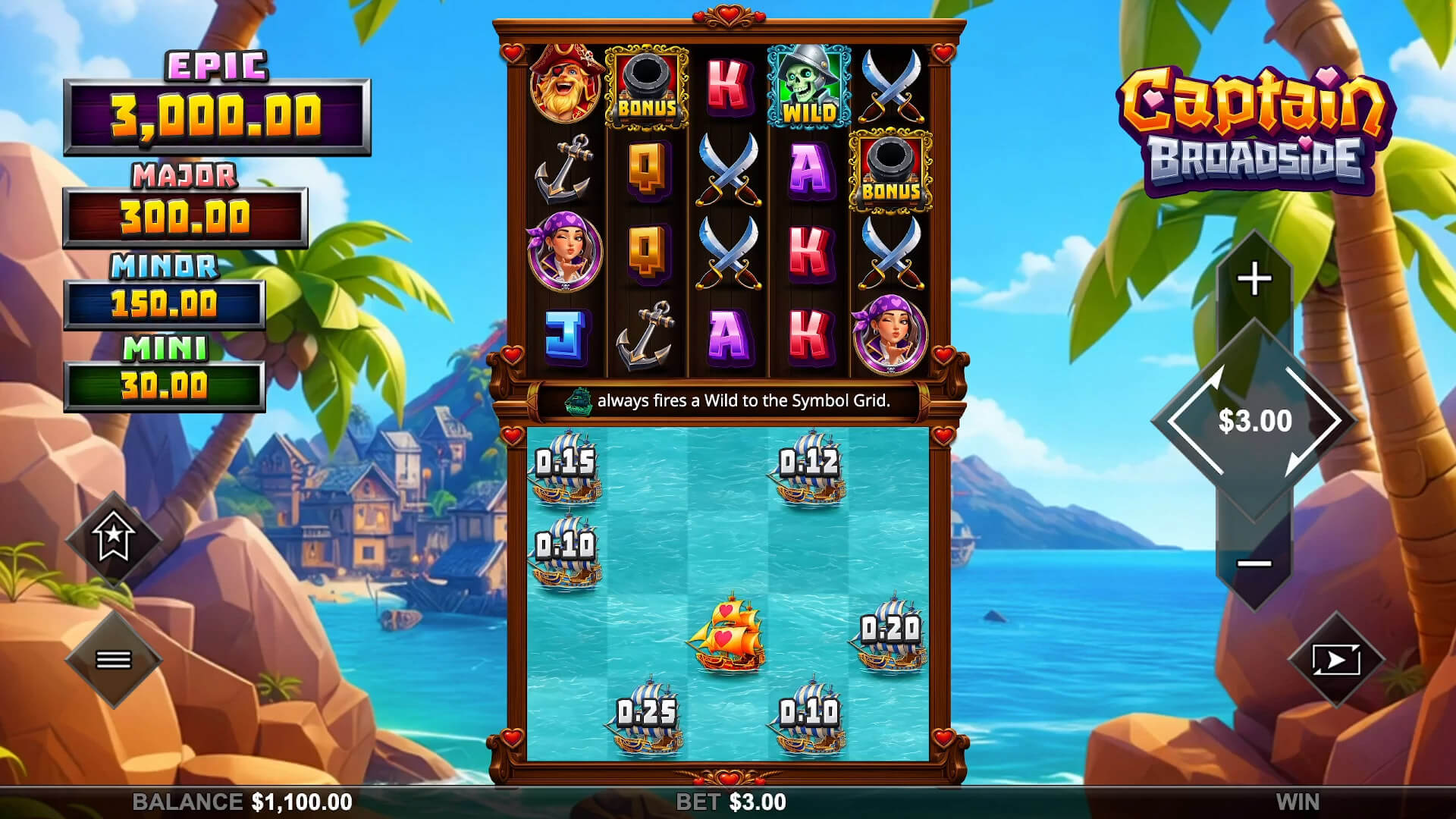
Task: Open the hamburger menu
Action: [x=114, y=660]
